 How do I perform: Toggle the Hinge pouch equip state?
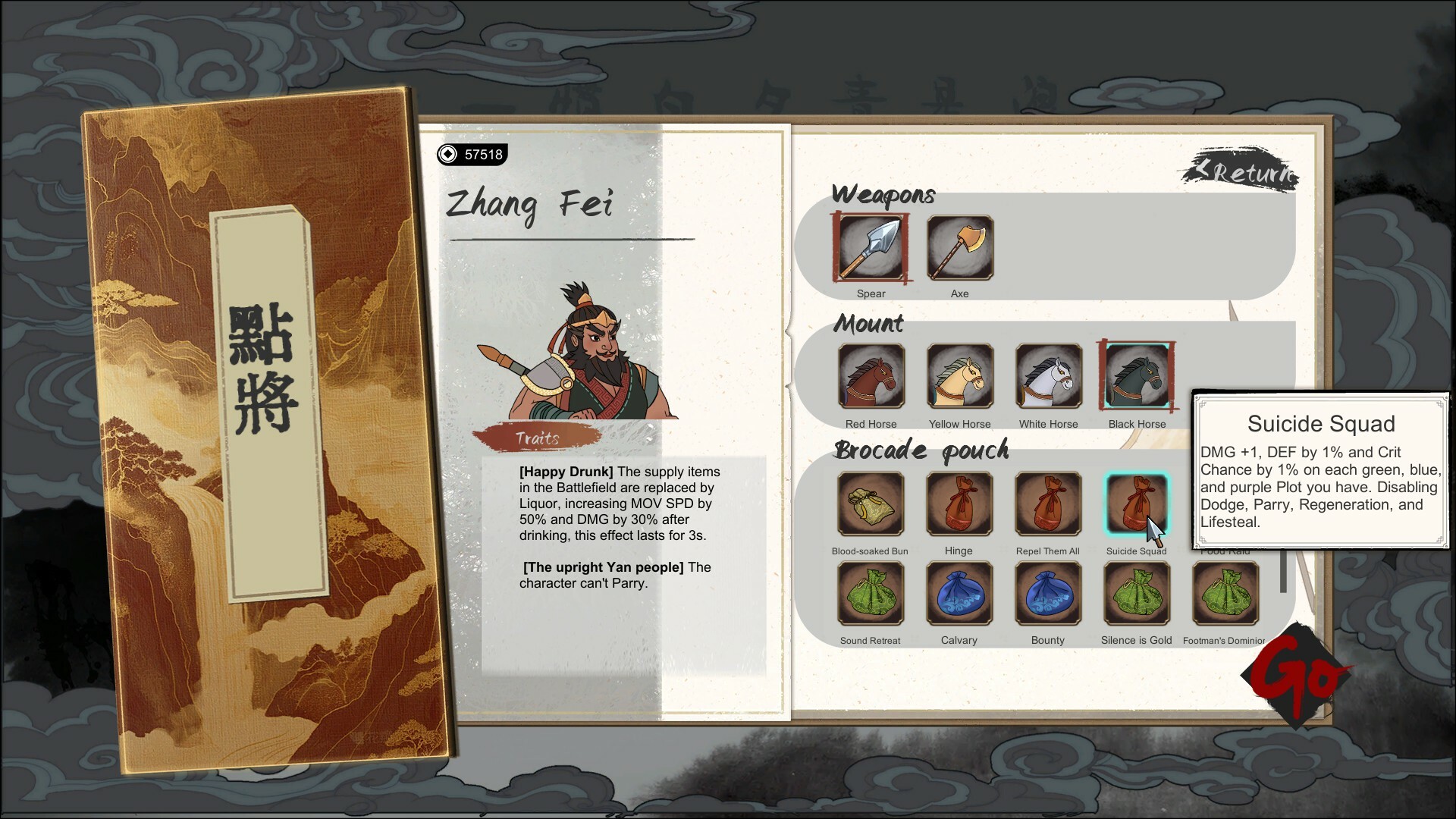959,505
